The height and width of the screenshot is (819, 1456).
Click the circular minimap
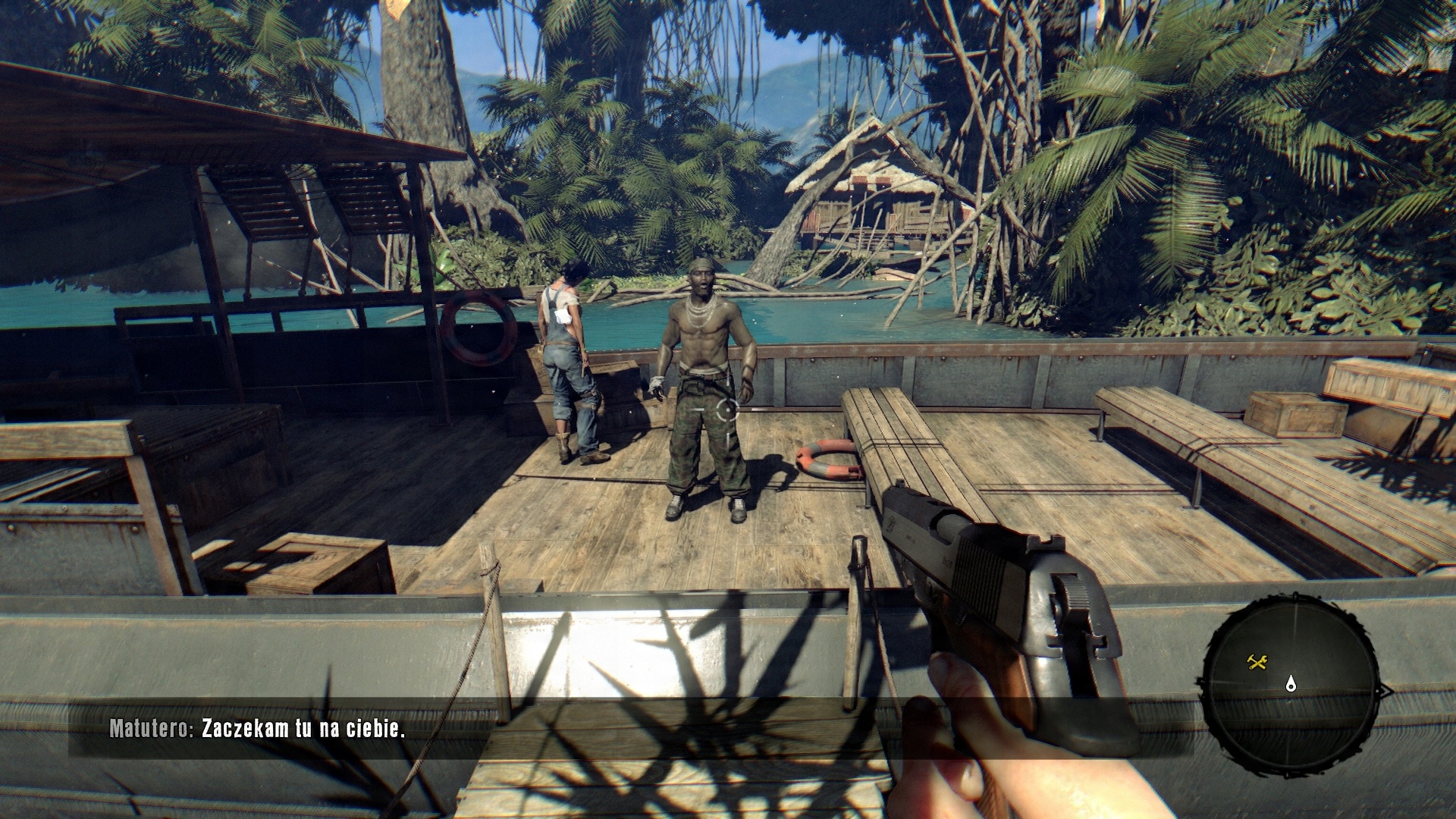(x=1291, y=685)
